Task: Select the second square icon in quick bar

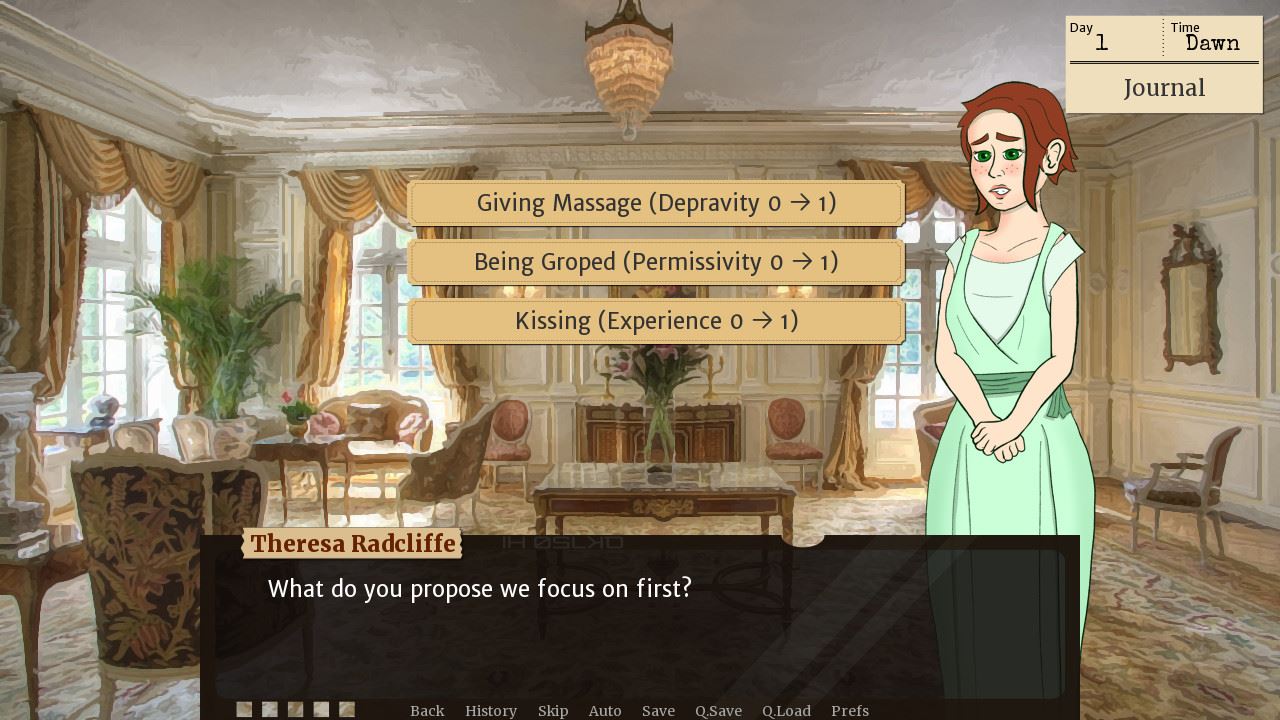Action: [269, 708]
